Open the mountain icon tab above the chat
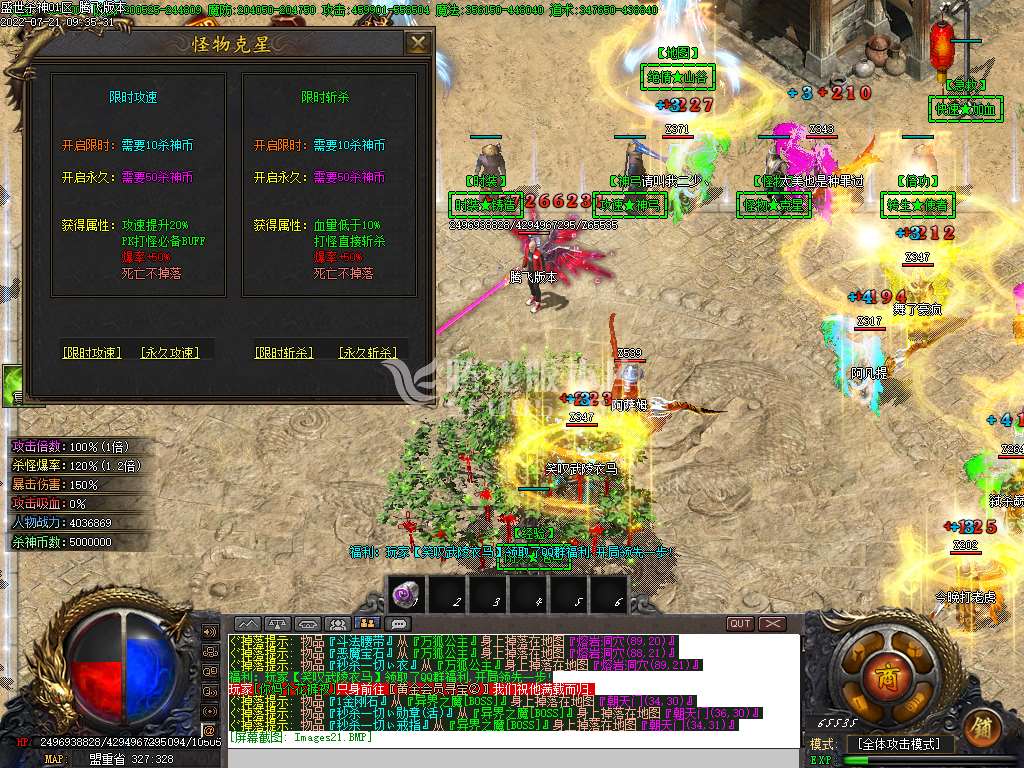The height and width of the screenshot is (768, 1024). (x=247, y=624)
